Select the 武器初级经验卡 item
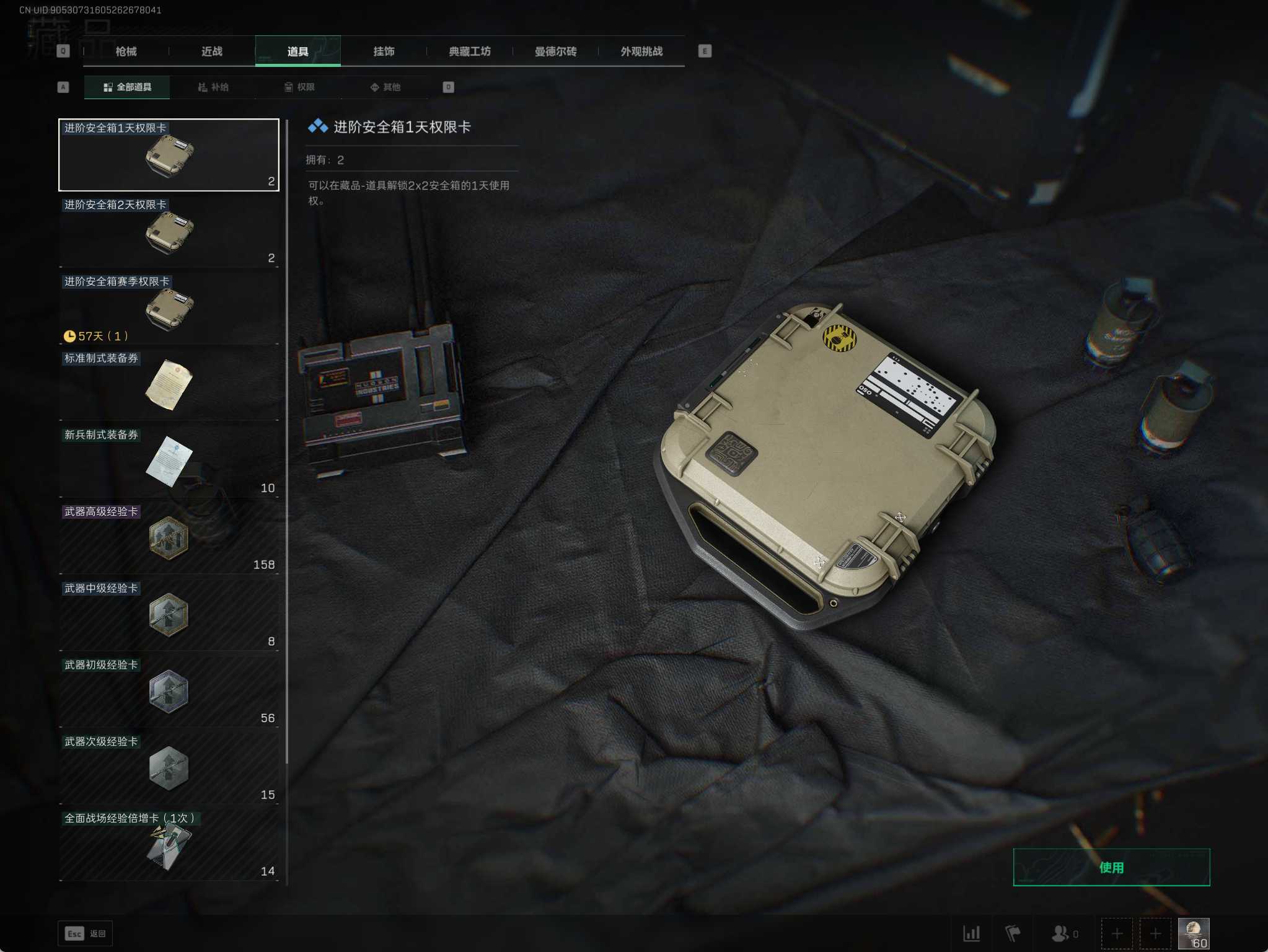This screenshot has height=952, width=1268. click(169, 692)
